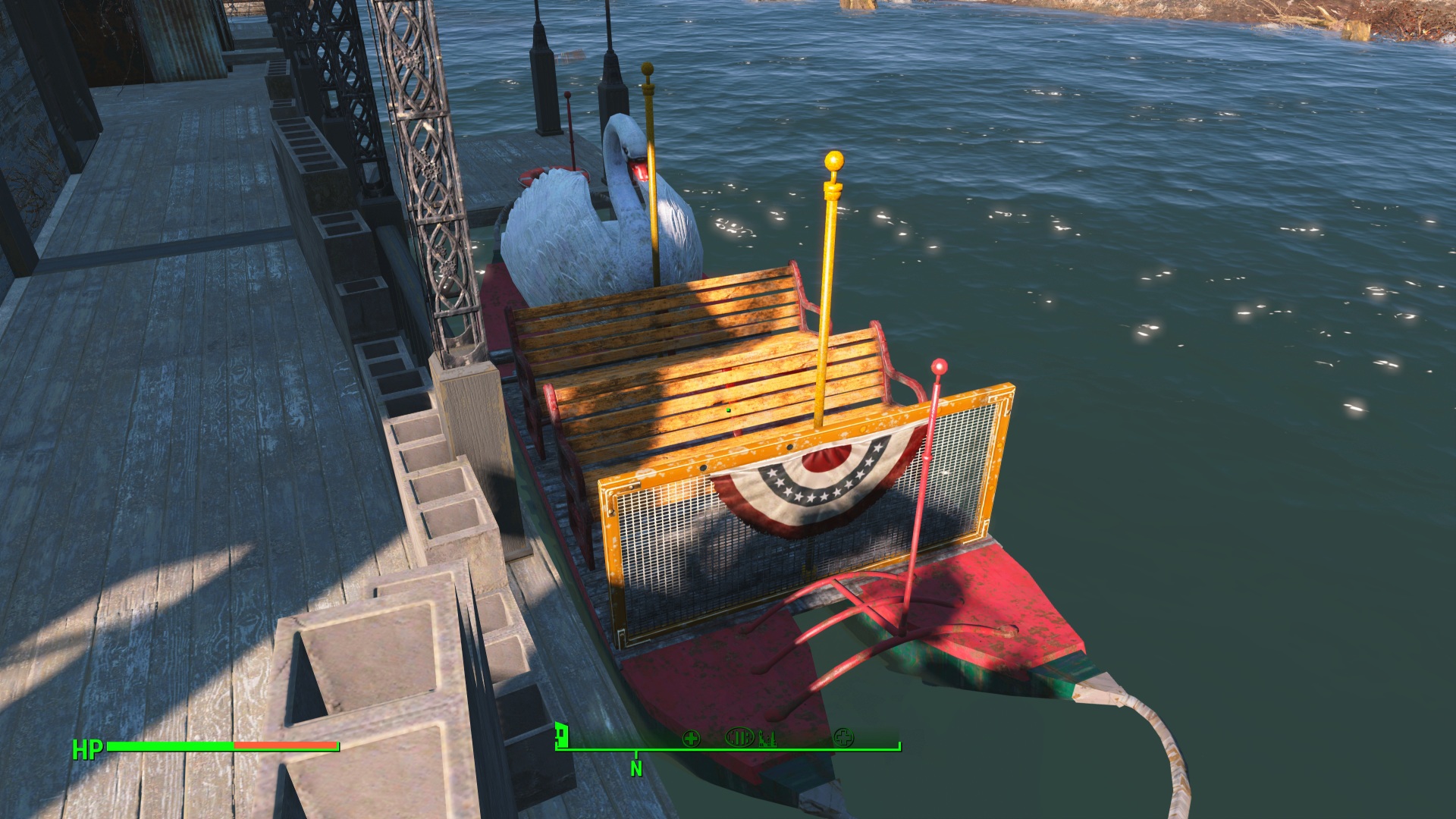Click the N north indicator on compass
This screenshot has width=1456, height=819.
tap(636, 768)
